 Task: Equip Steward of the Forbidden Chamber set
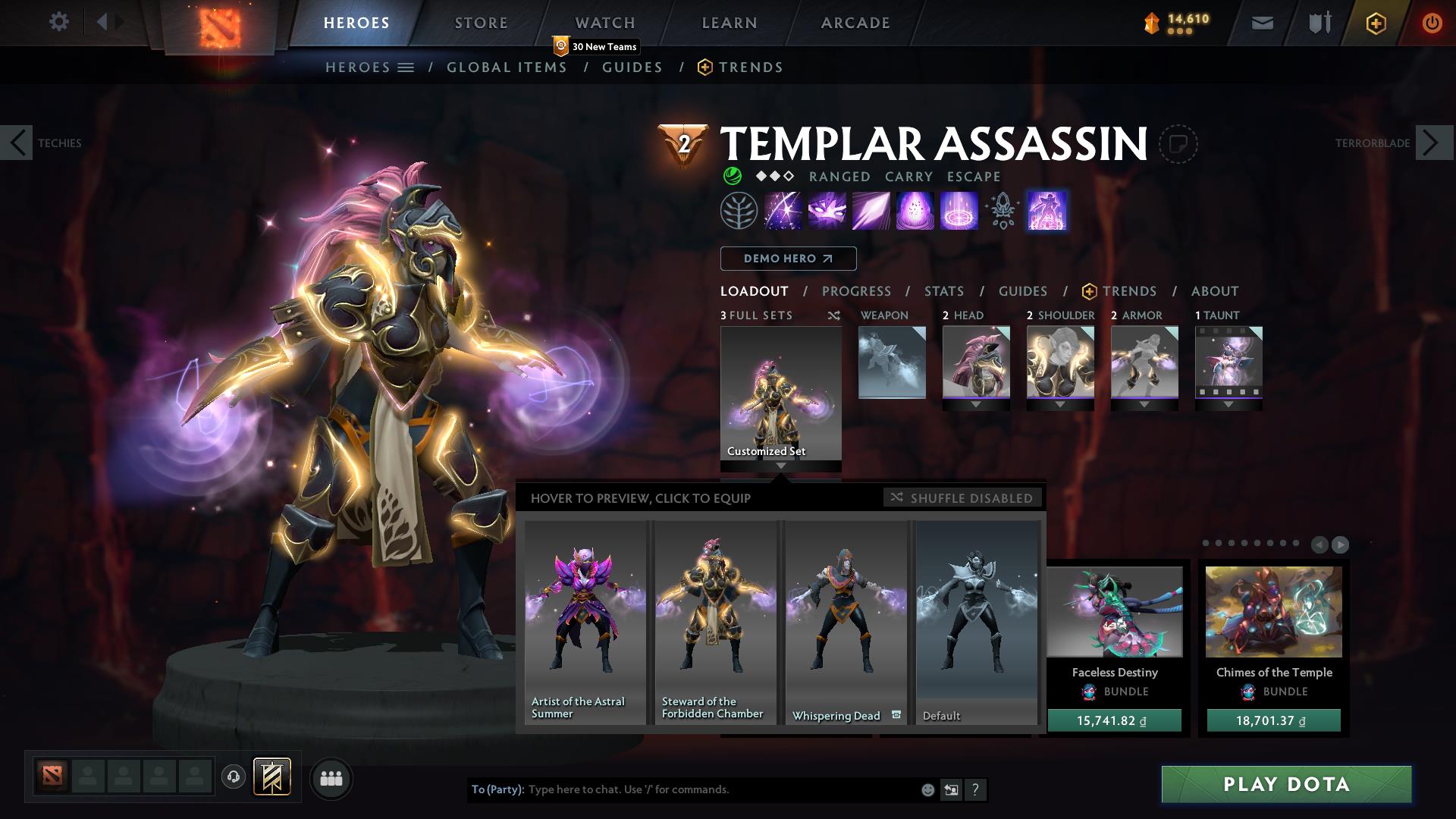coord(715,622)
